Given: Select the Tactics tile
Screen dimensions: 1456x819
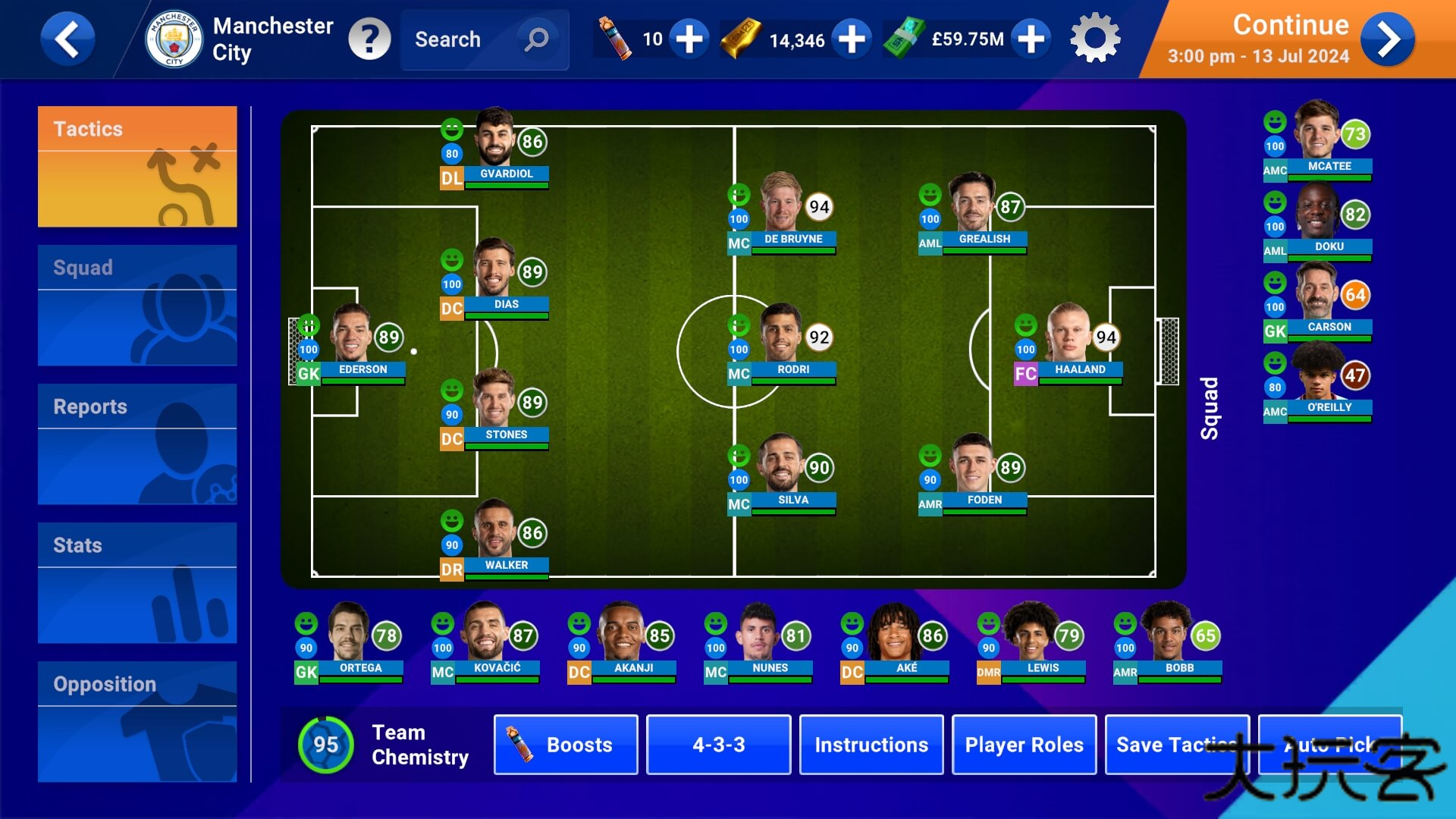Looking at the screenshot, I should pos(137,166).
